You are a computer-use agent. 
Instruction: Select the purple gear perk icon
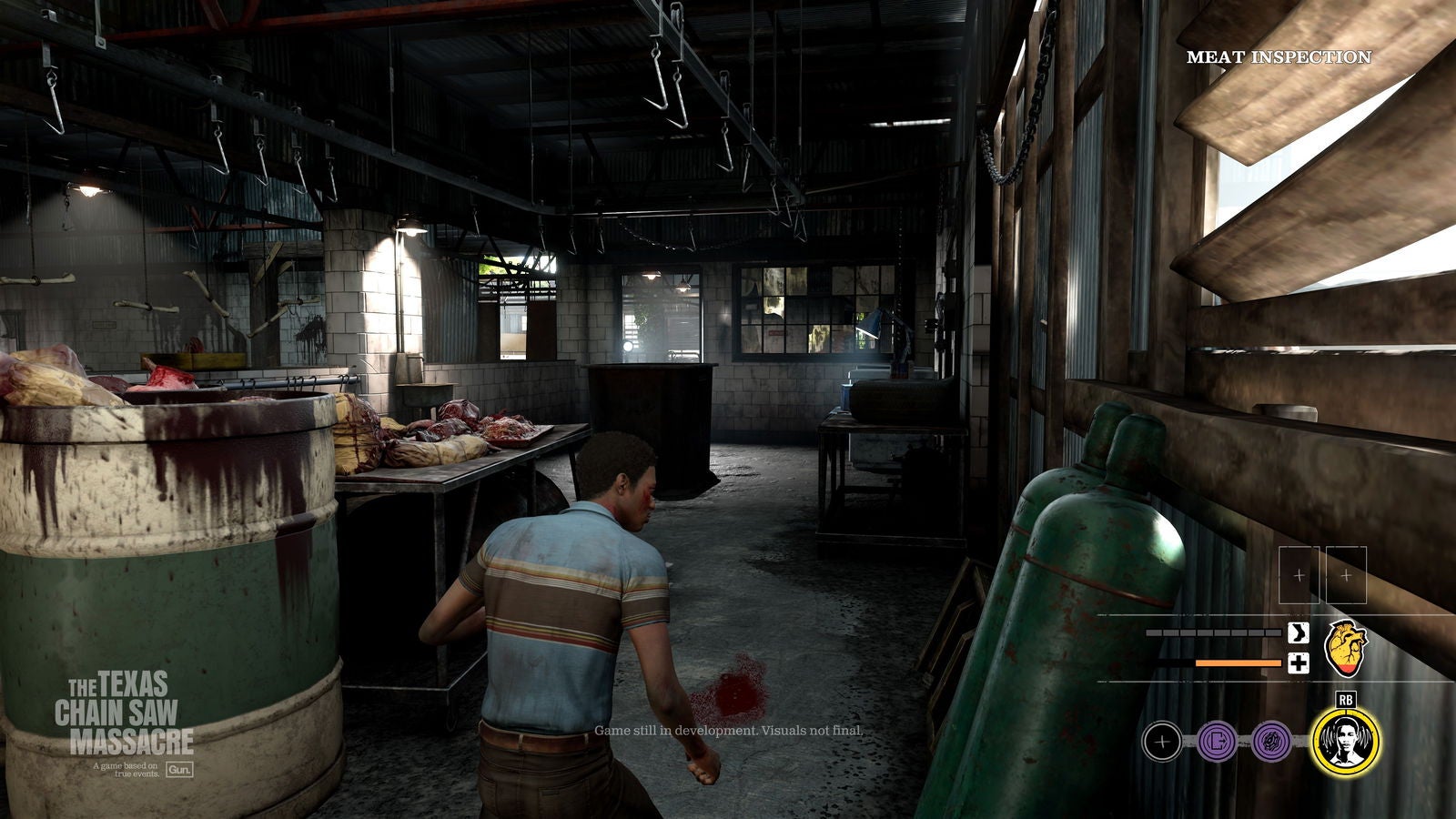tap(1271, 743)
